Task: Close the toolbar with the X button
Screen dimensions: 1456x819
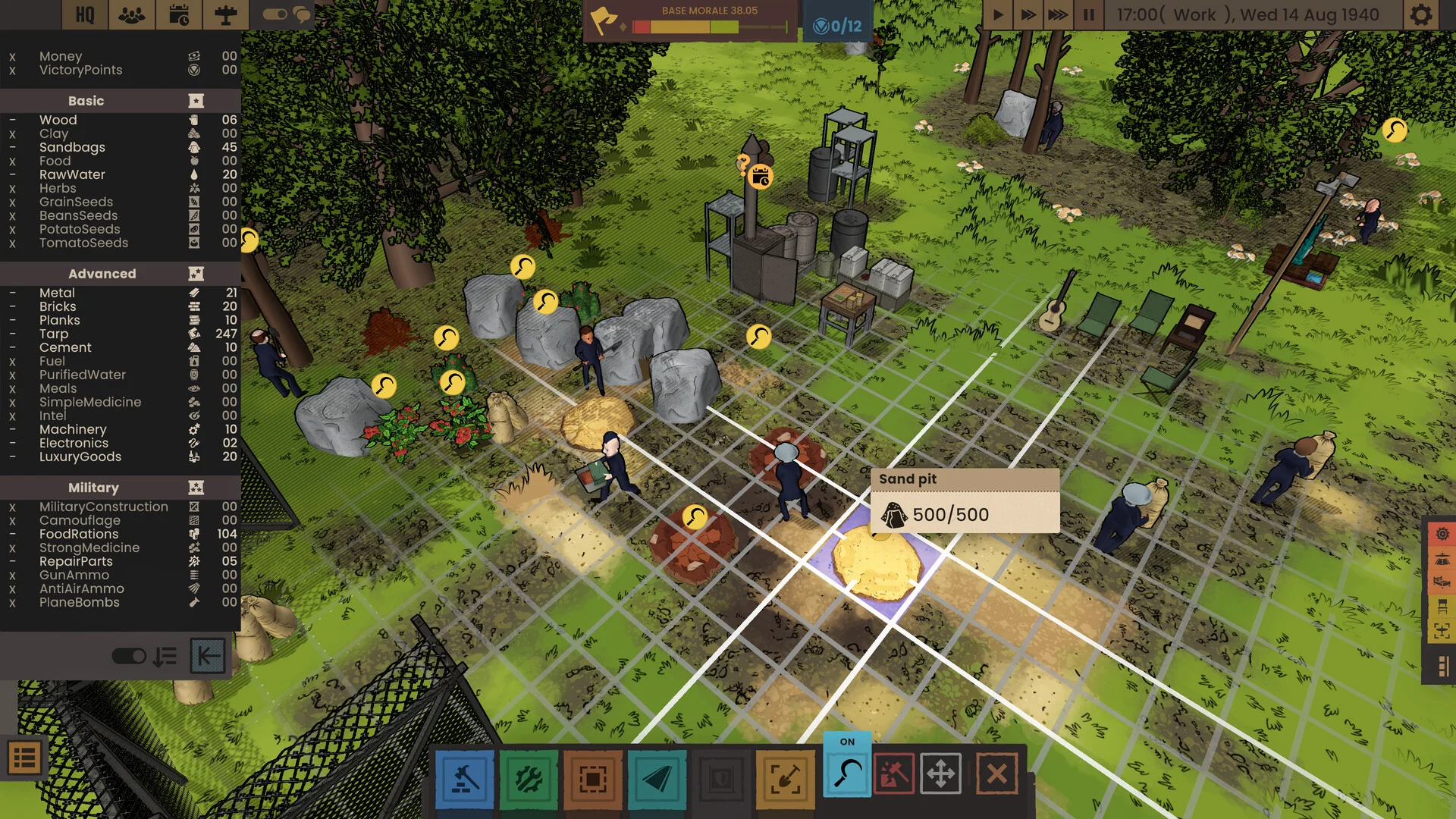Action: tap(996, 773)
